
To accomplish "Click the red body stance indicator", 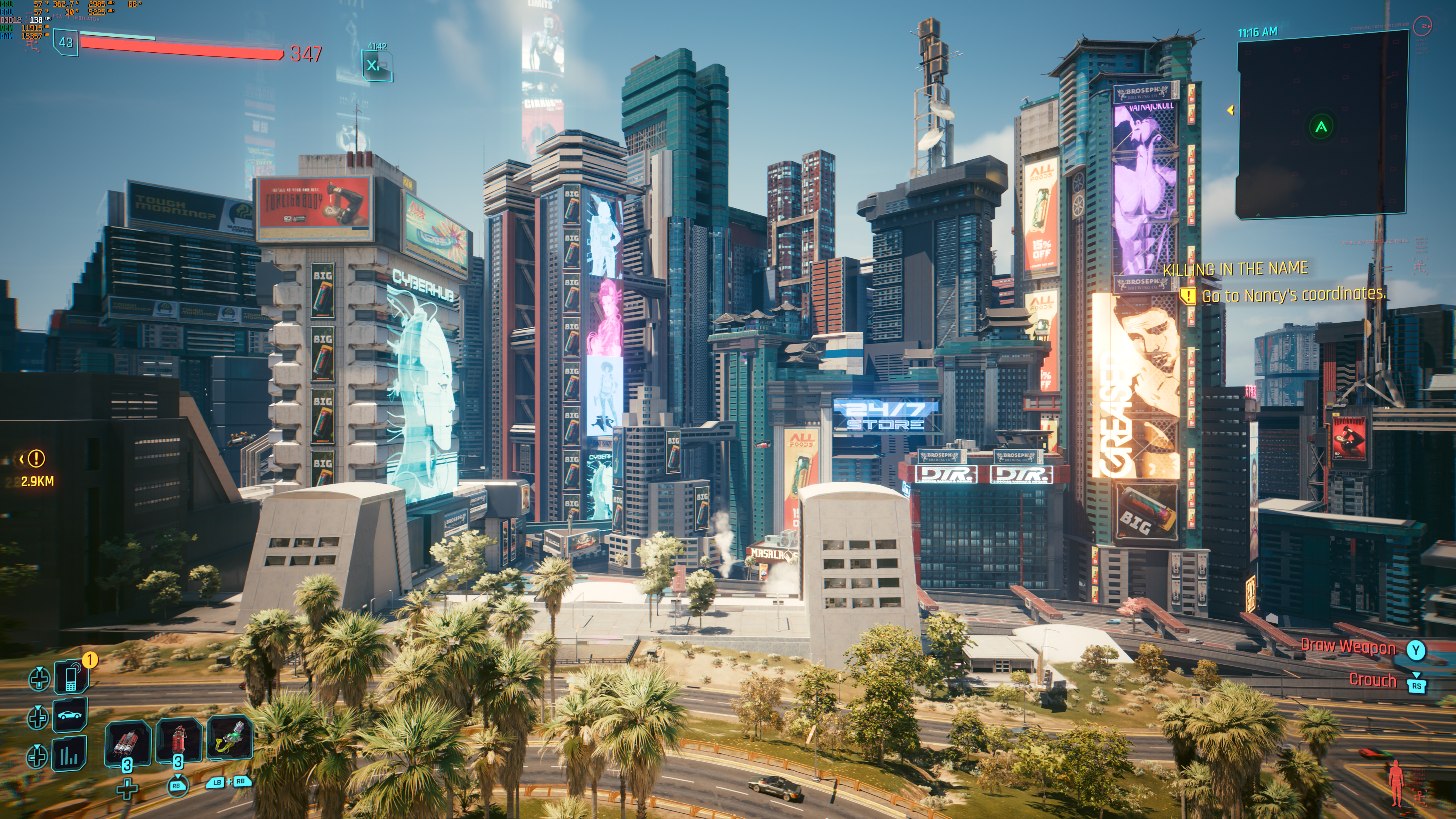I will click(x=1396, y=782).
